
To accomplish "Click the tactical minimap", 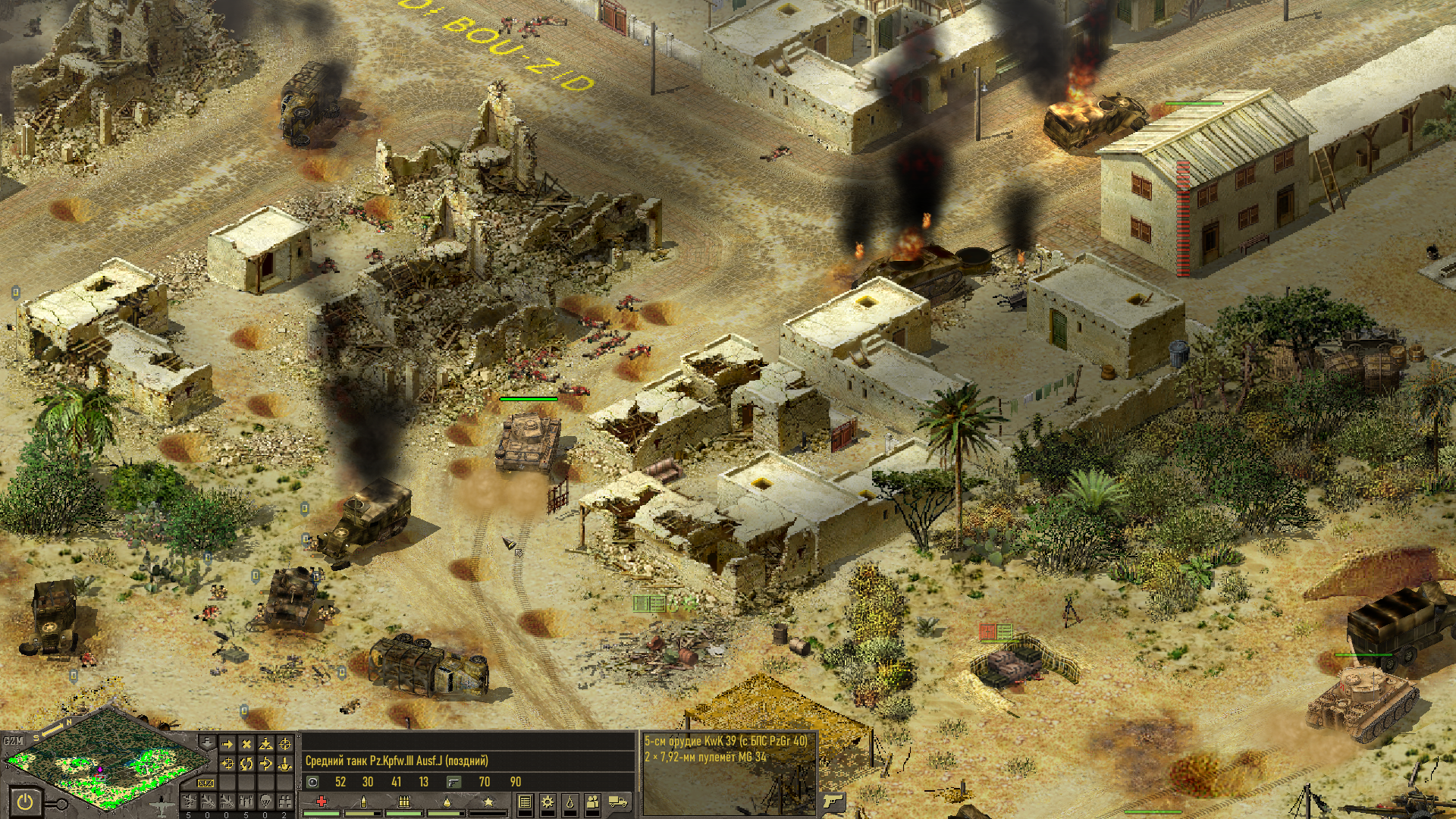I will click(x=106, y=764).
